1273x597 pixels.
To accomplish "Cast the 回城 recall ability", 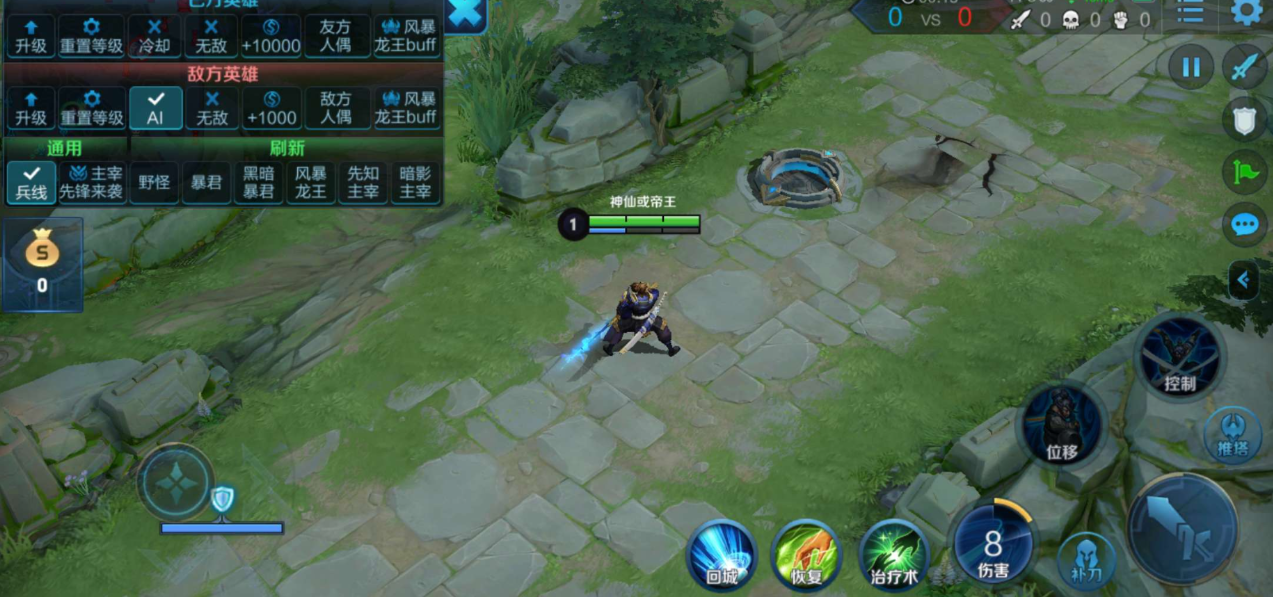I will [721, 555].
